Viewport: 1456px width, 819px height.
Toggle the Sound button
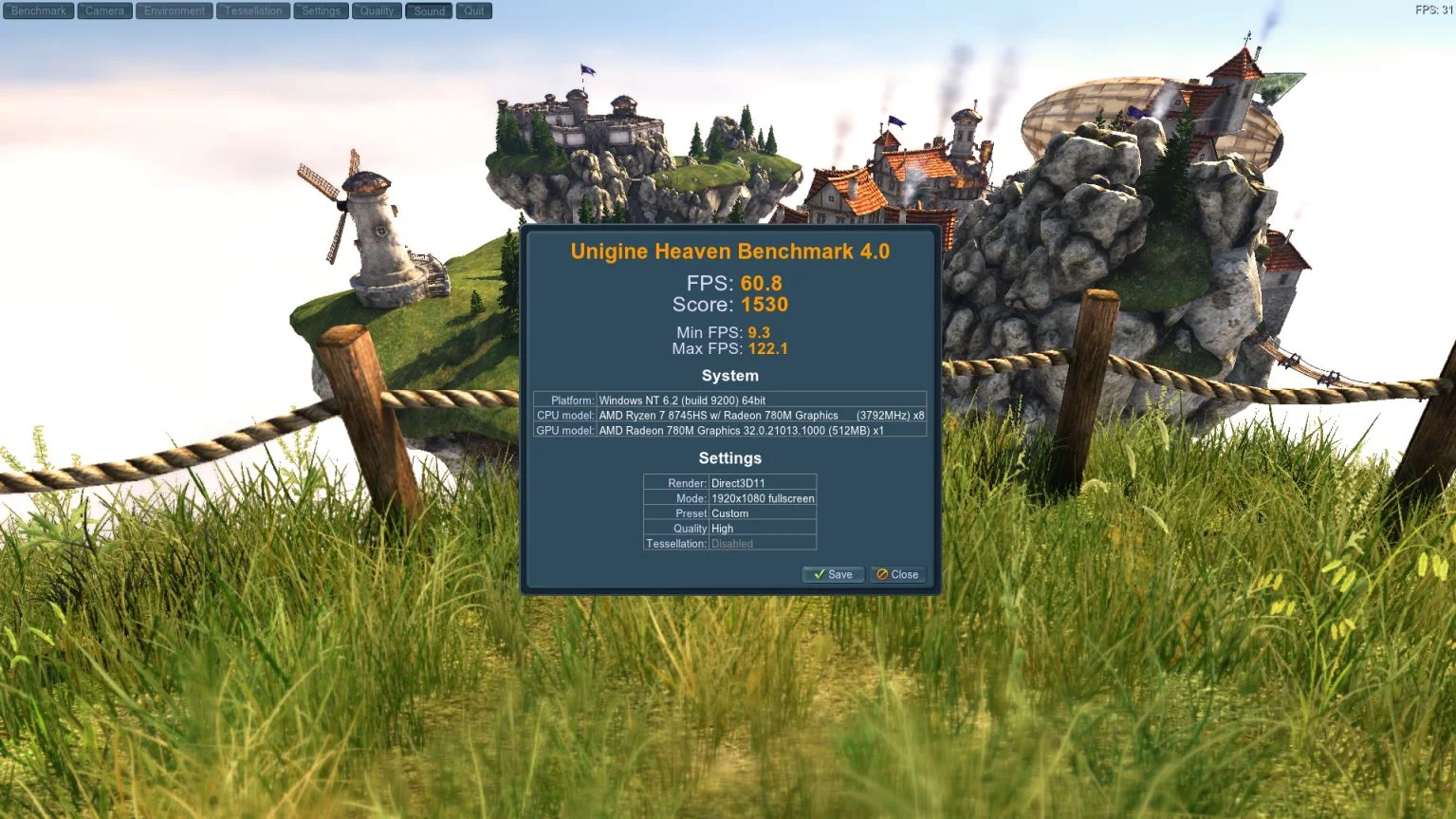point(429,11)
